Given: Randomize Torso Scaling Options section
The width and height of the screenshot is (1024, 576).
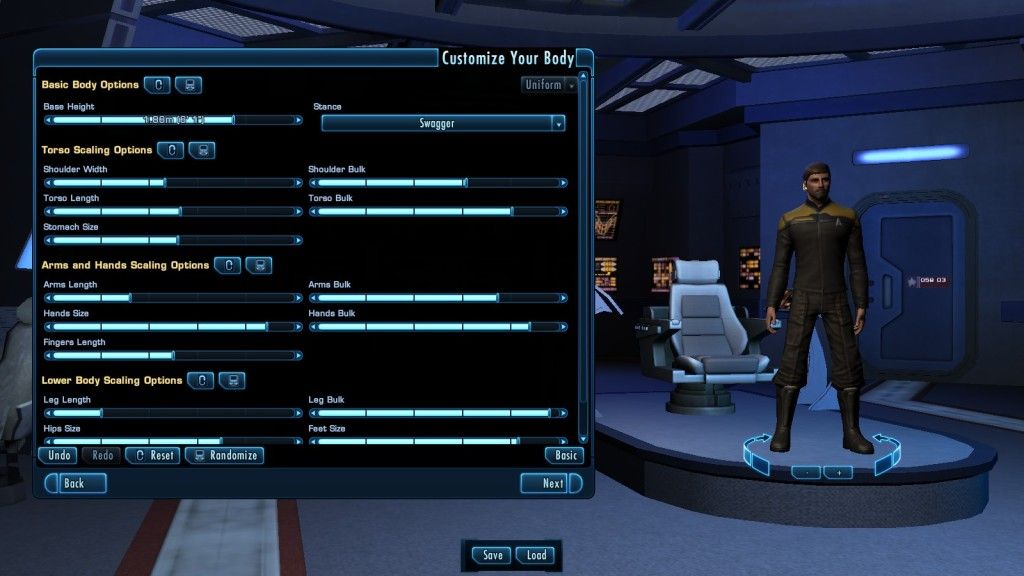Looking at the screenshot, I should coord(202,150).
